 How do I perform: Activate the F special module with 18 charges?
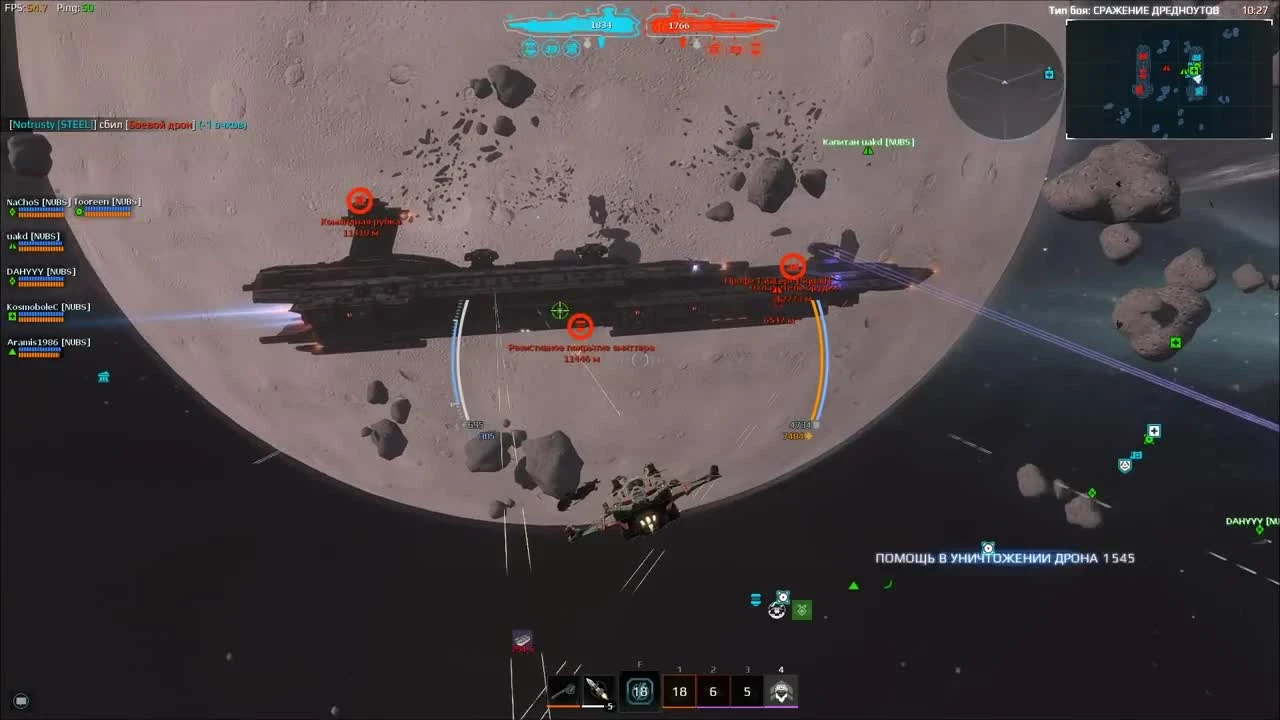[639, 690]
